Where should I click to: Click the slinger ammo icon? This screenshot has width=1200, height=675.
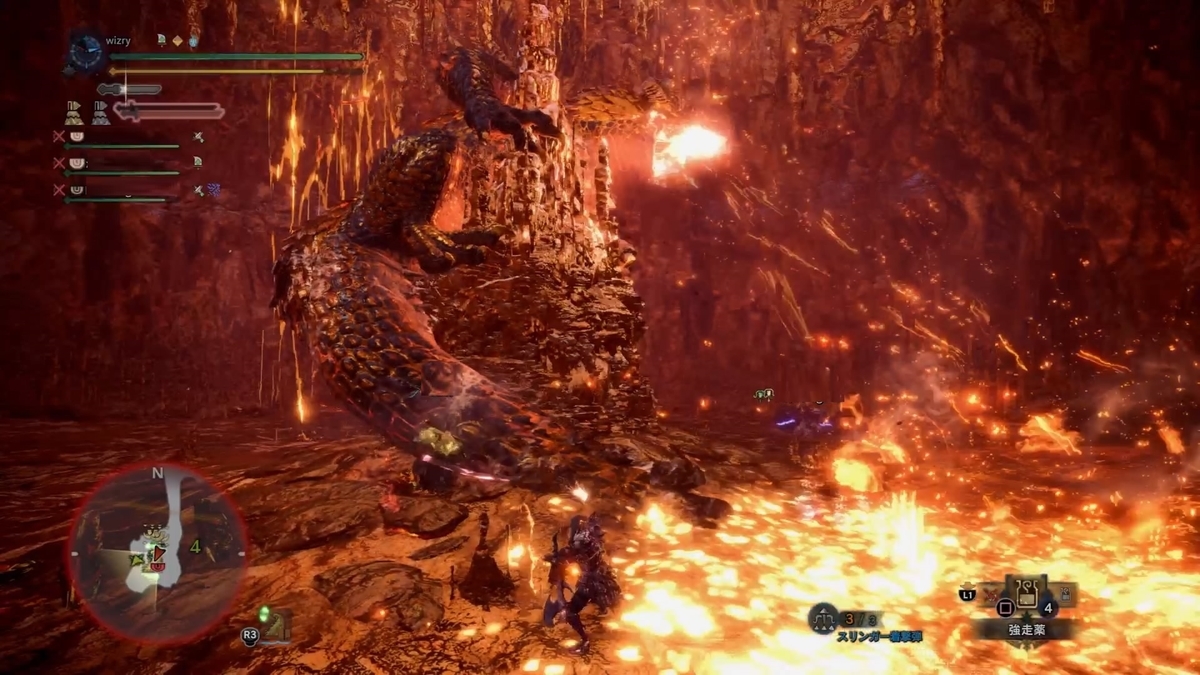click(823, 619)
